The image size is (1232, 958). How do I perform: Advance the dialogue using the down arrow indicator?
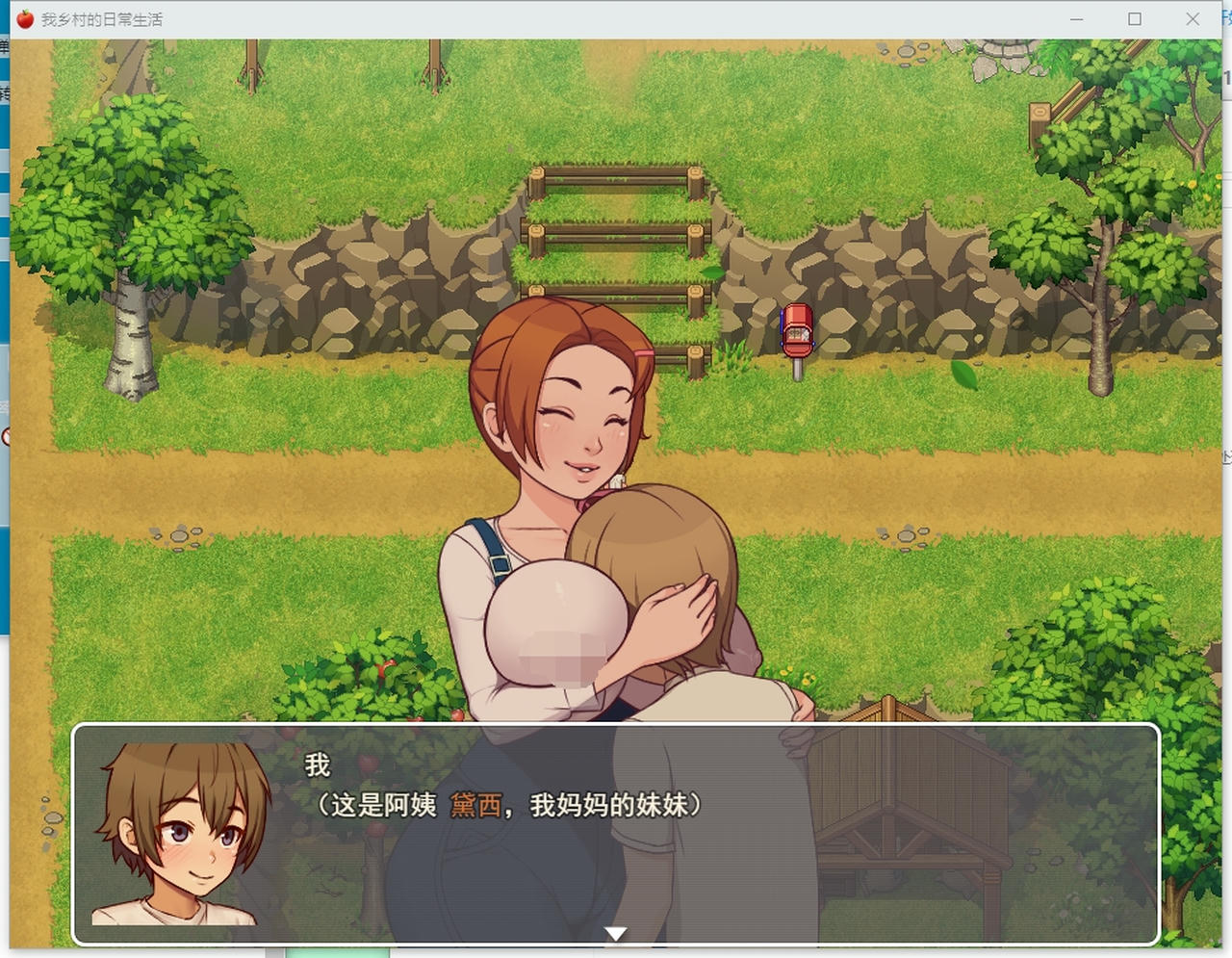616,932
